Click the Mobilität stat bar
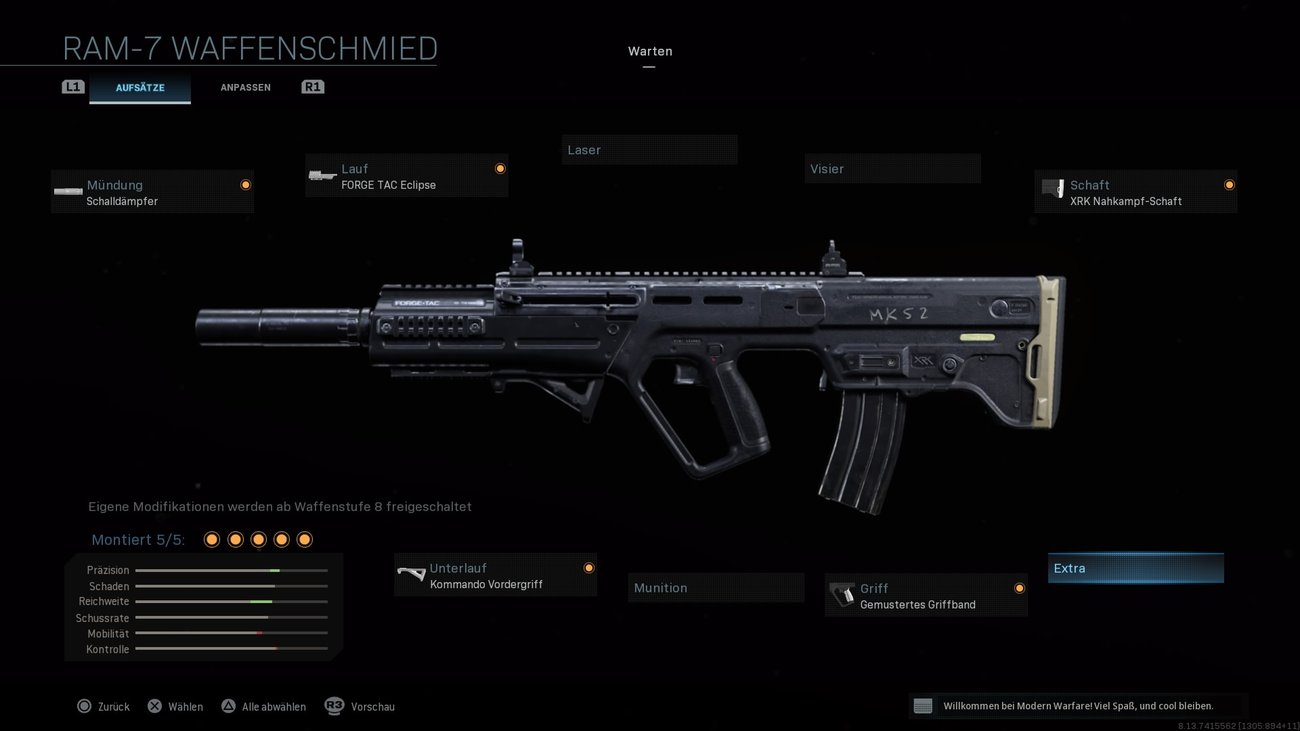Image resolution: width=1300 pixels, height=731 pixels. pyautogui.click(x=232, y=633)
